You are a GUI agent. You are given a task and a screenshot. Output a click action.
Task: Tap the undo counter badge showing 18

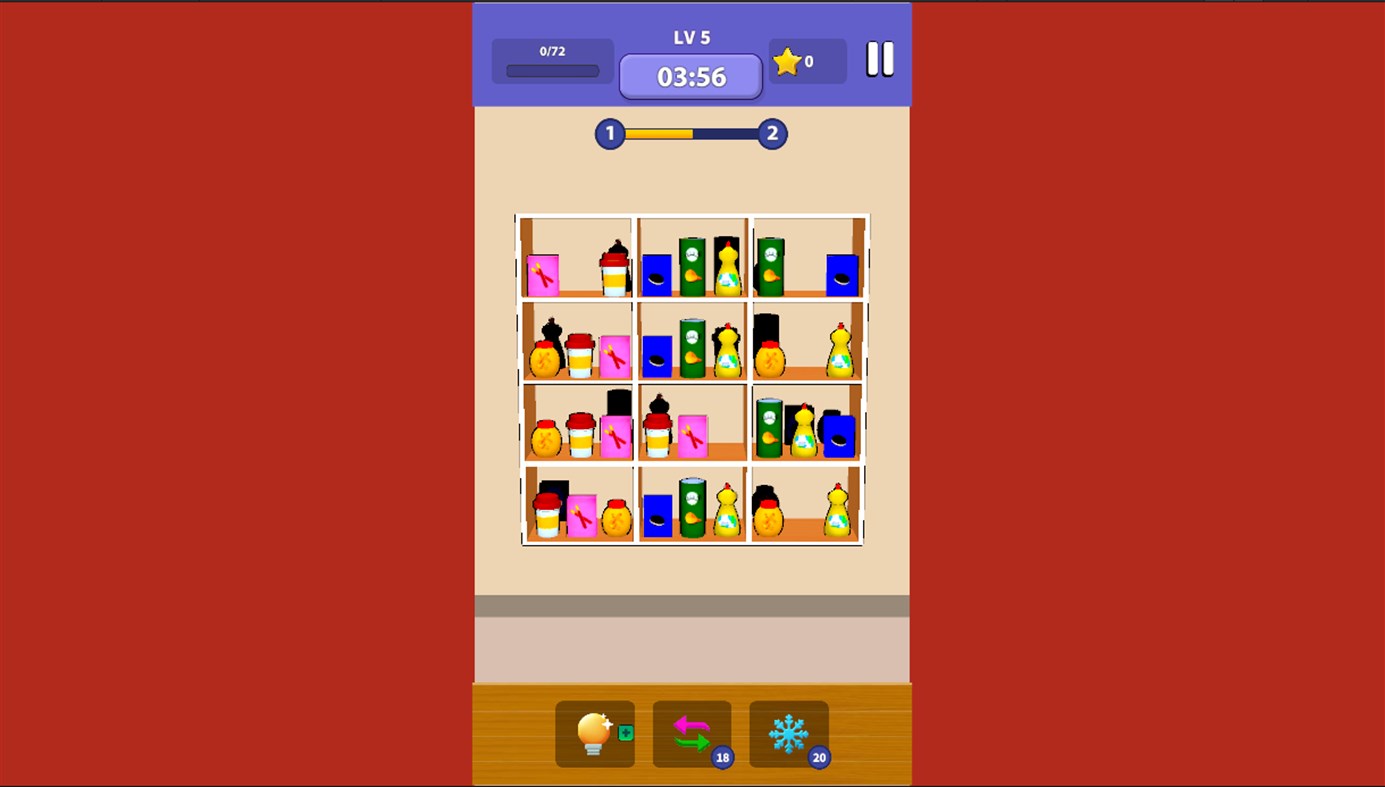pyautogui.click(x=722, y=758)
